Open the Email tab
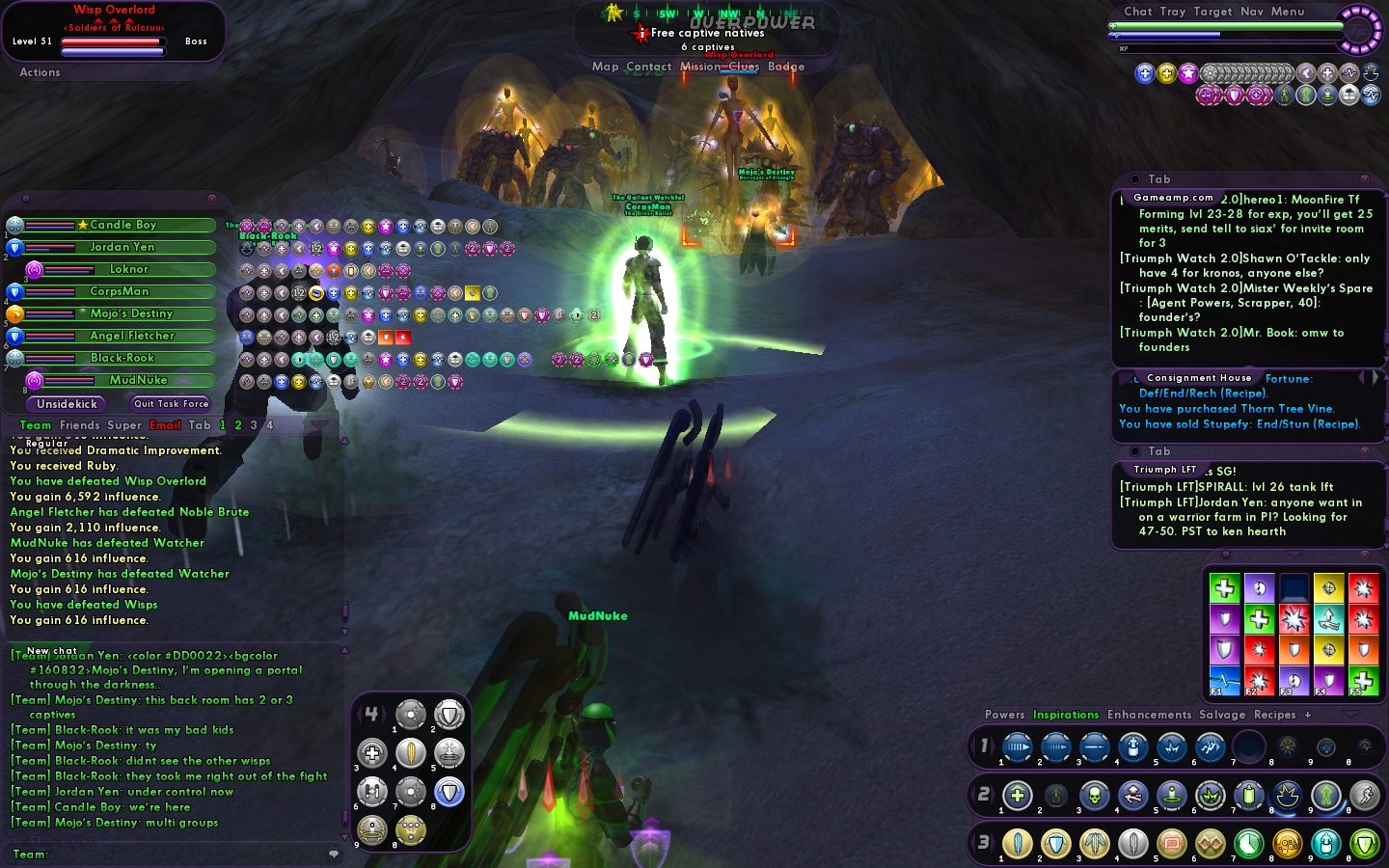 point(165,425)
